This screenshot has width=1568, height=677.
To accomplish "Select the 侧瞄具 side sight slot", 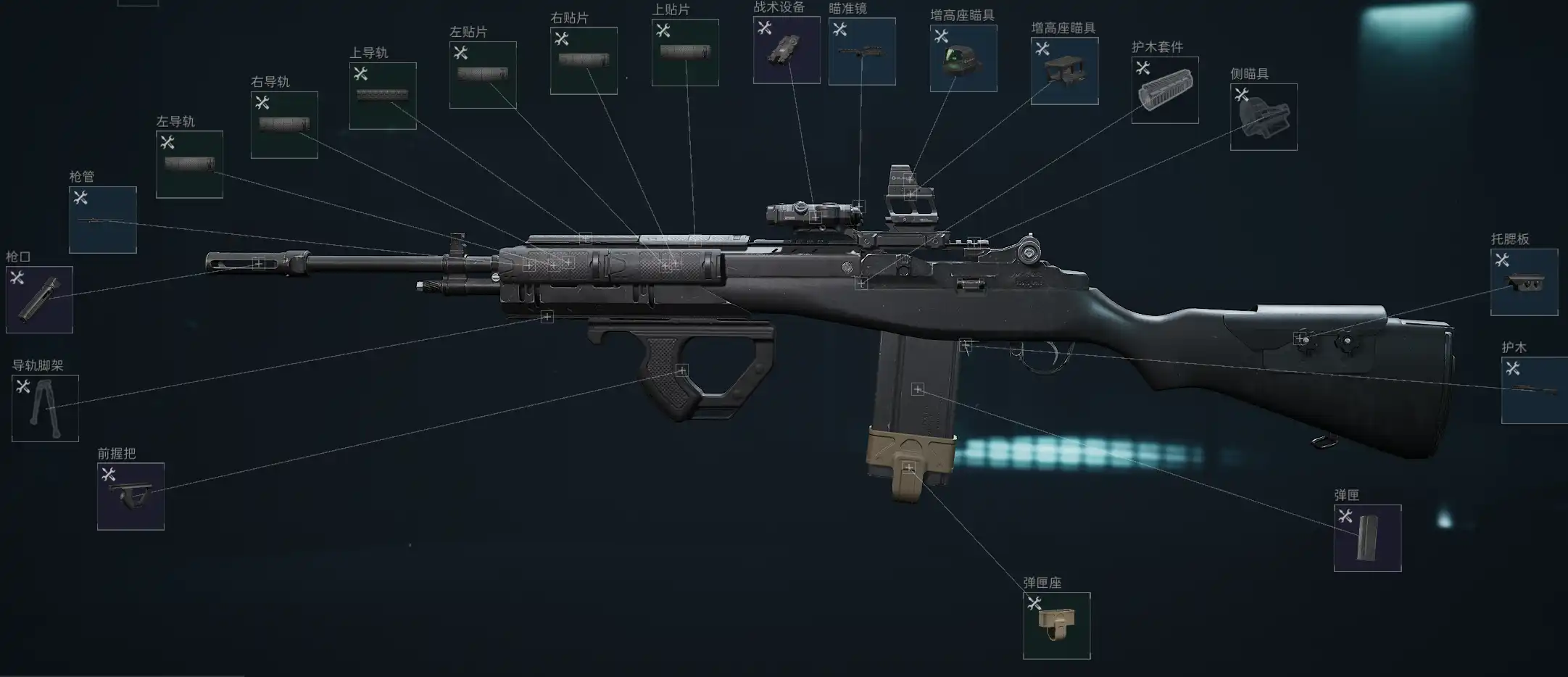I will [1264, 117].
